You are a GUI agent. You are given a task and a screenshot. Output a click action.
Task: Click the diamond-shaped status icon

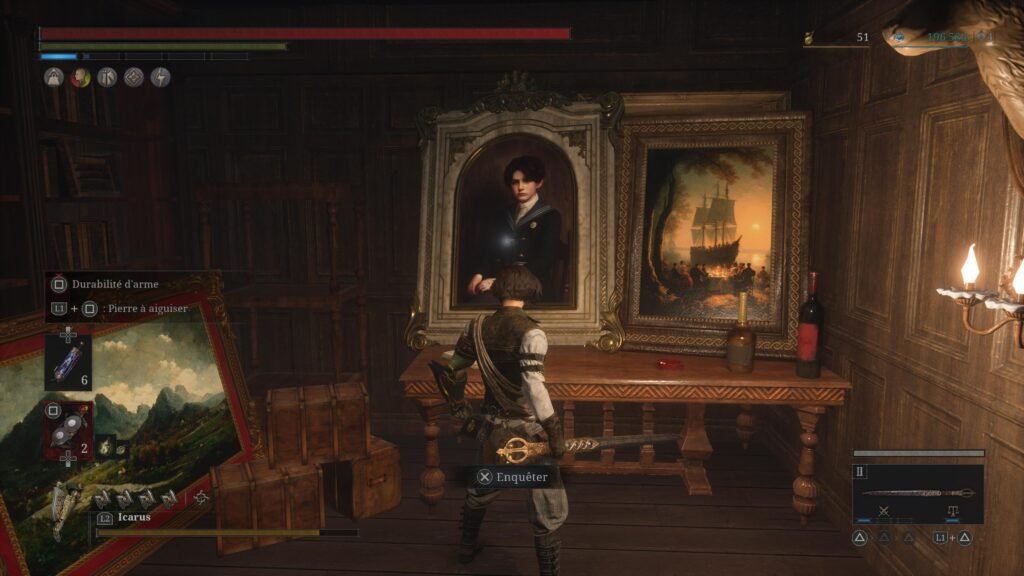pyautogui.click(x=133, y=77)
